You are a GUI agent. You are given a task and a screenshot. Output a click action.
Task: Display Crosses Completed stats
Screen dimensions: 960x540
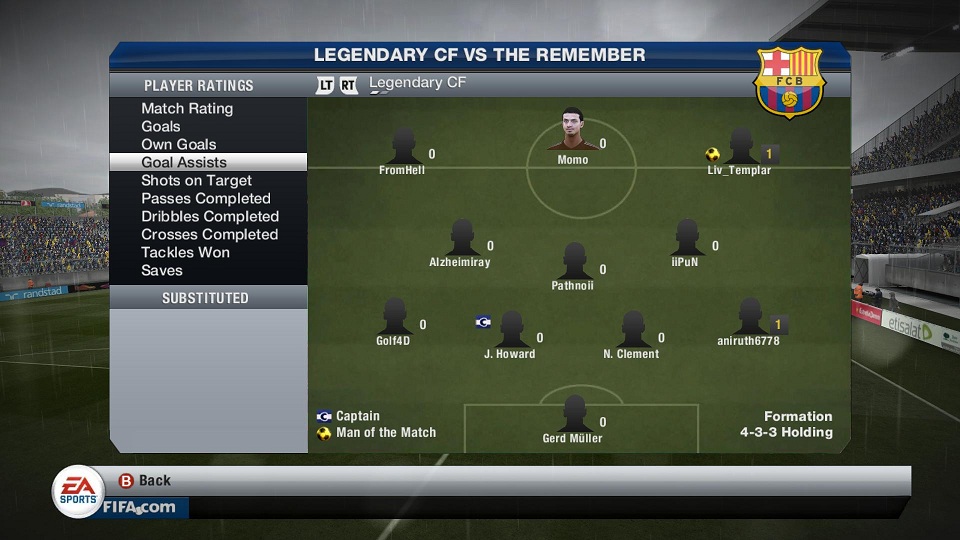[209, 234]
